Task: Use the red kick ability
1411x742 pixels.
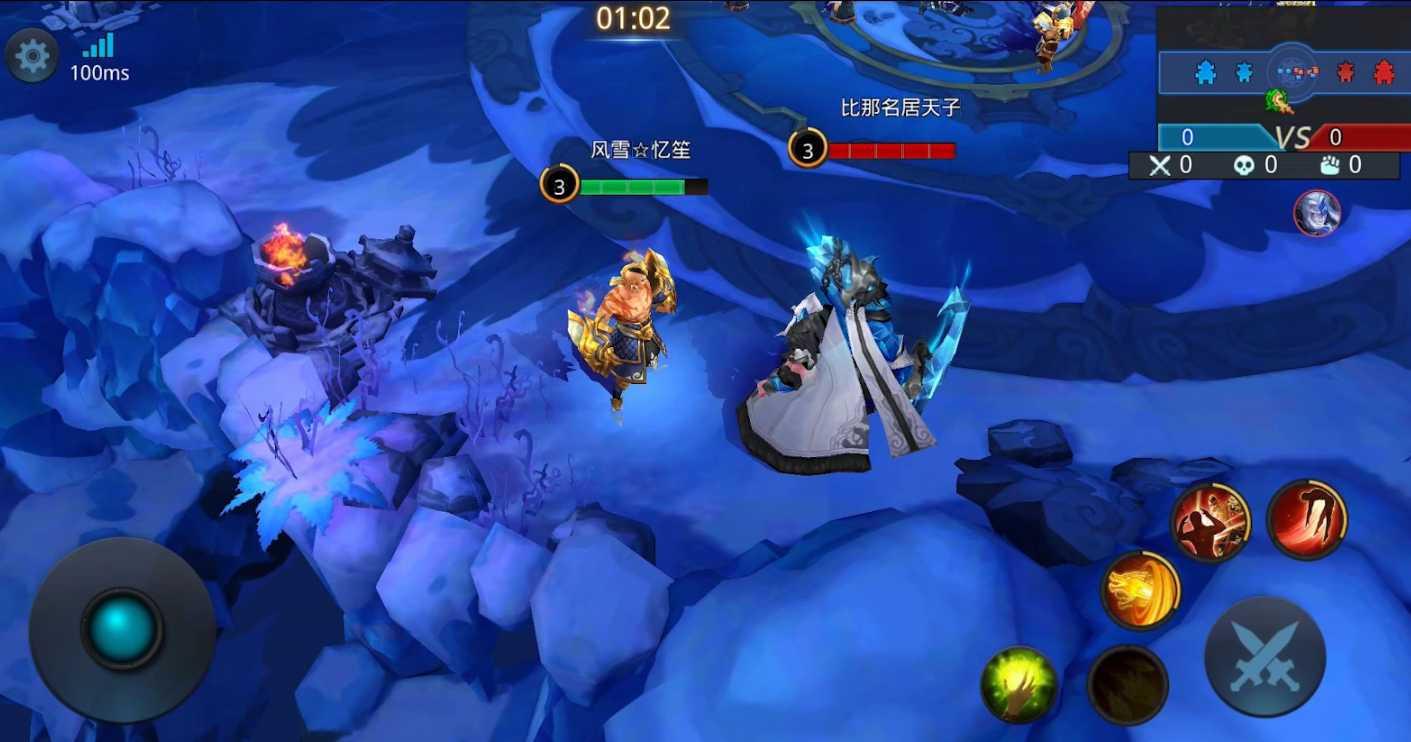Action: click(1306, 519)
